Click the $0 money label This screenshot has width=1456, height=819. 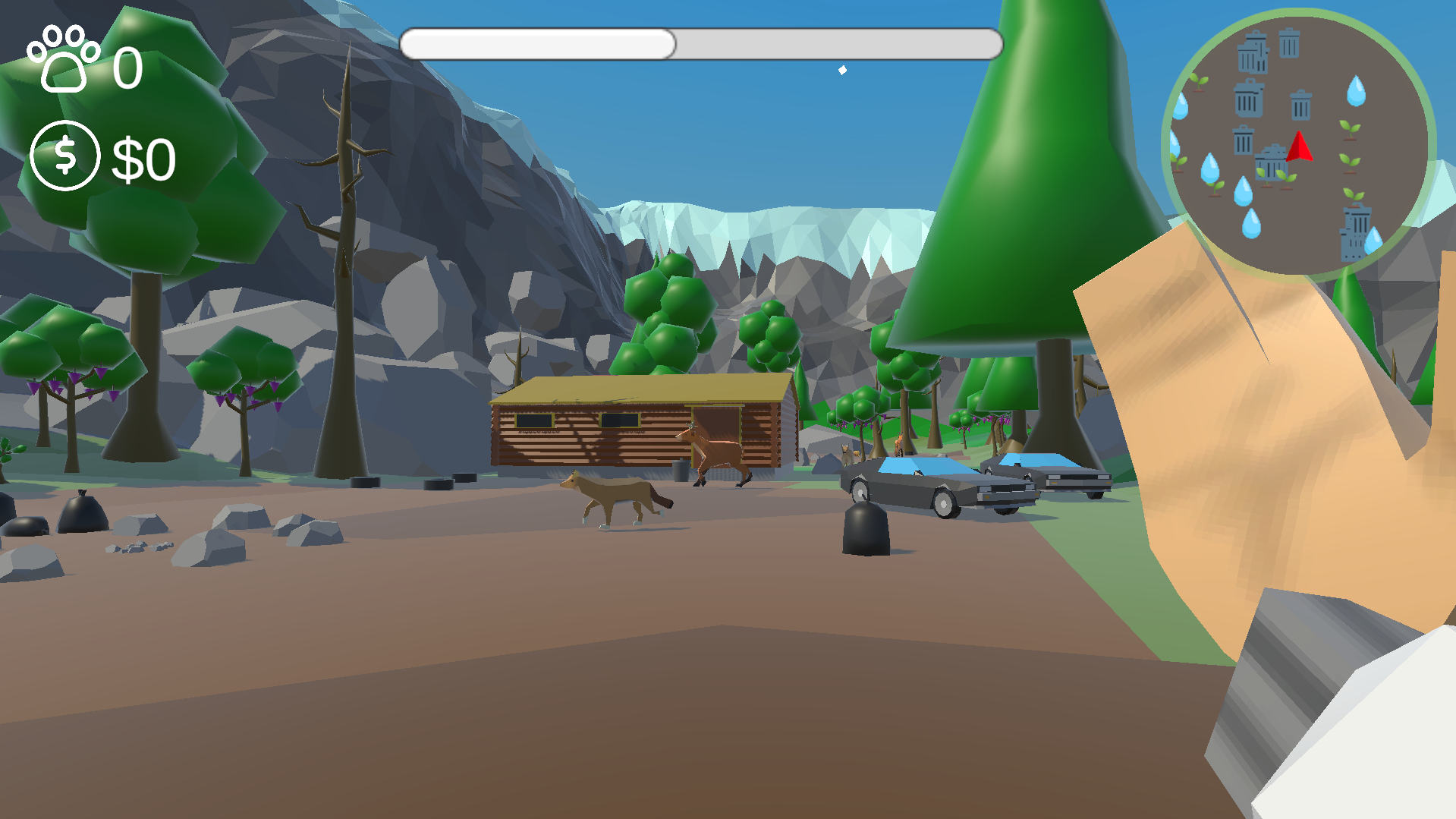144,159
